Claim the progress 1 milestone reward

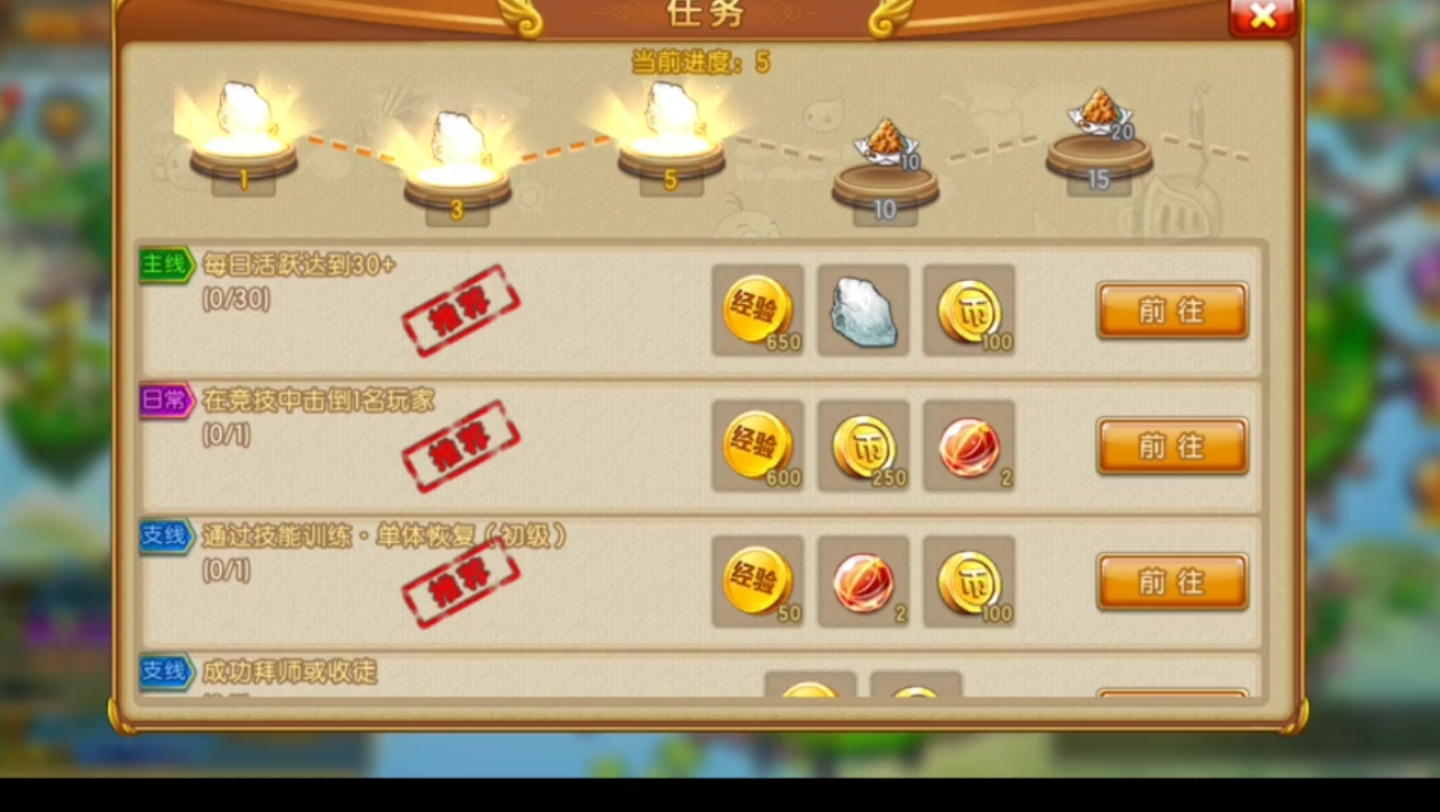243,125
